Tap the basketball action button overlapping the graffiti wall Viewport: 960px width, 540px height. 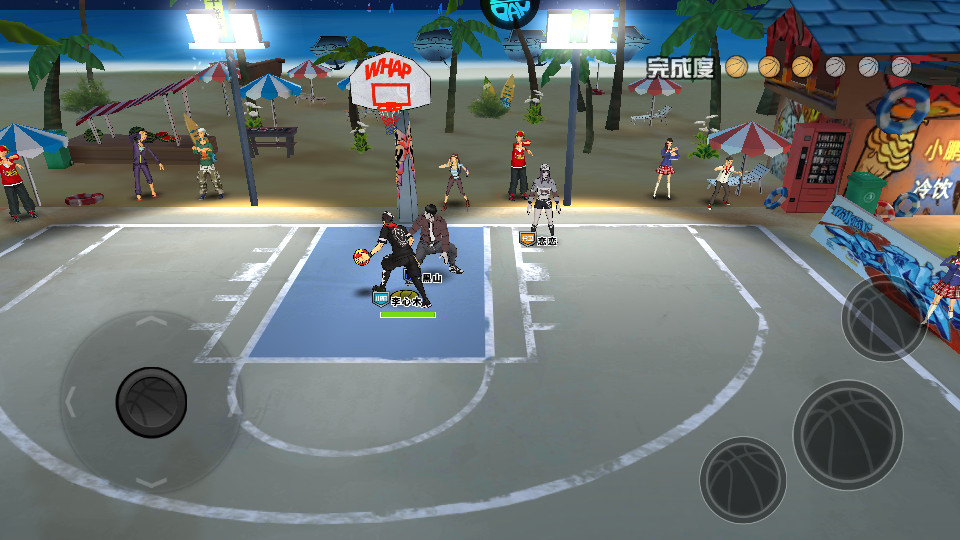[x=884, y=318]
